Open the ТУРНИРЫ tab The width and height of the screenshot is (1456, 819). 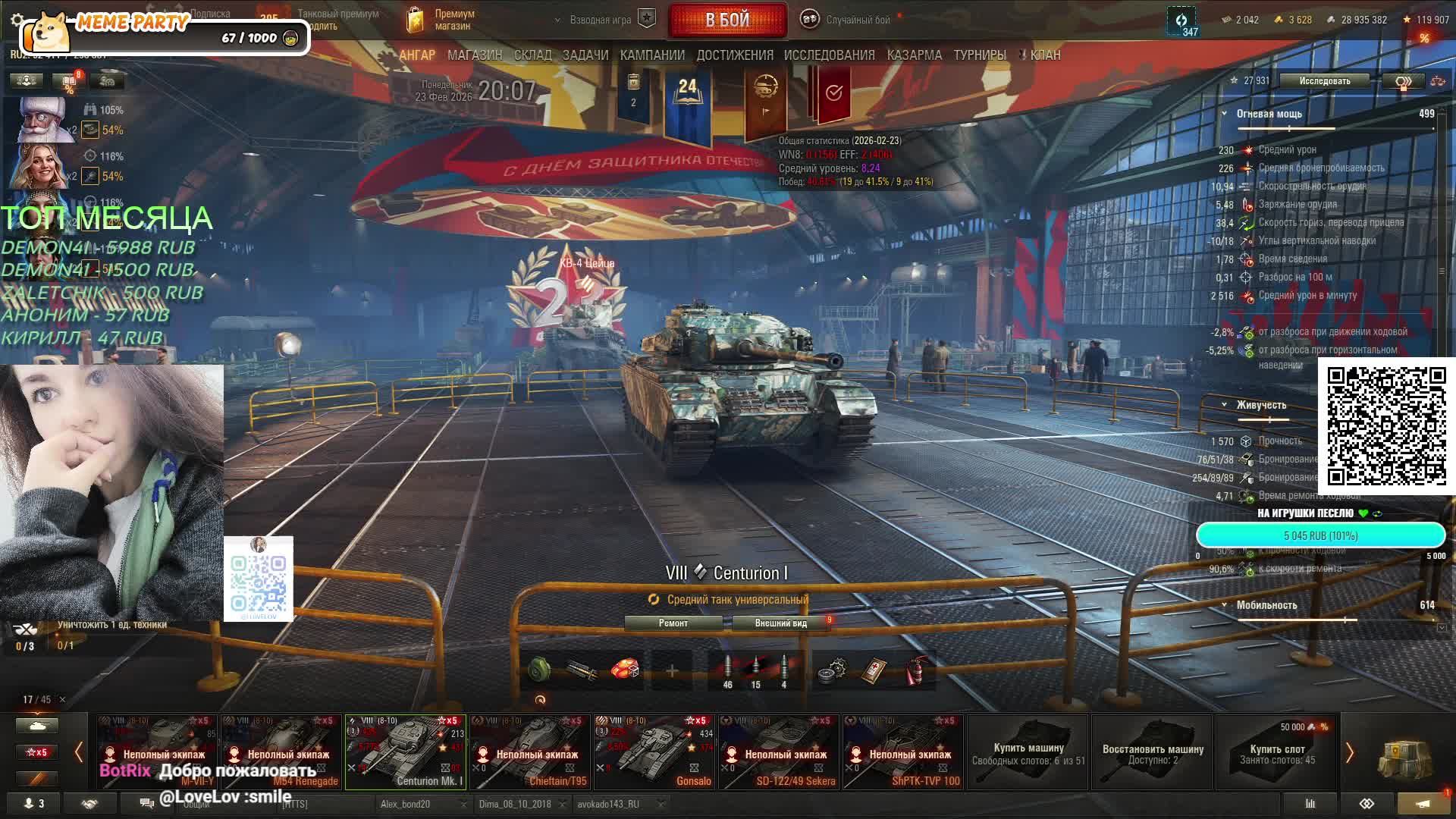click(x=980, y=55)
